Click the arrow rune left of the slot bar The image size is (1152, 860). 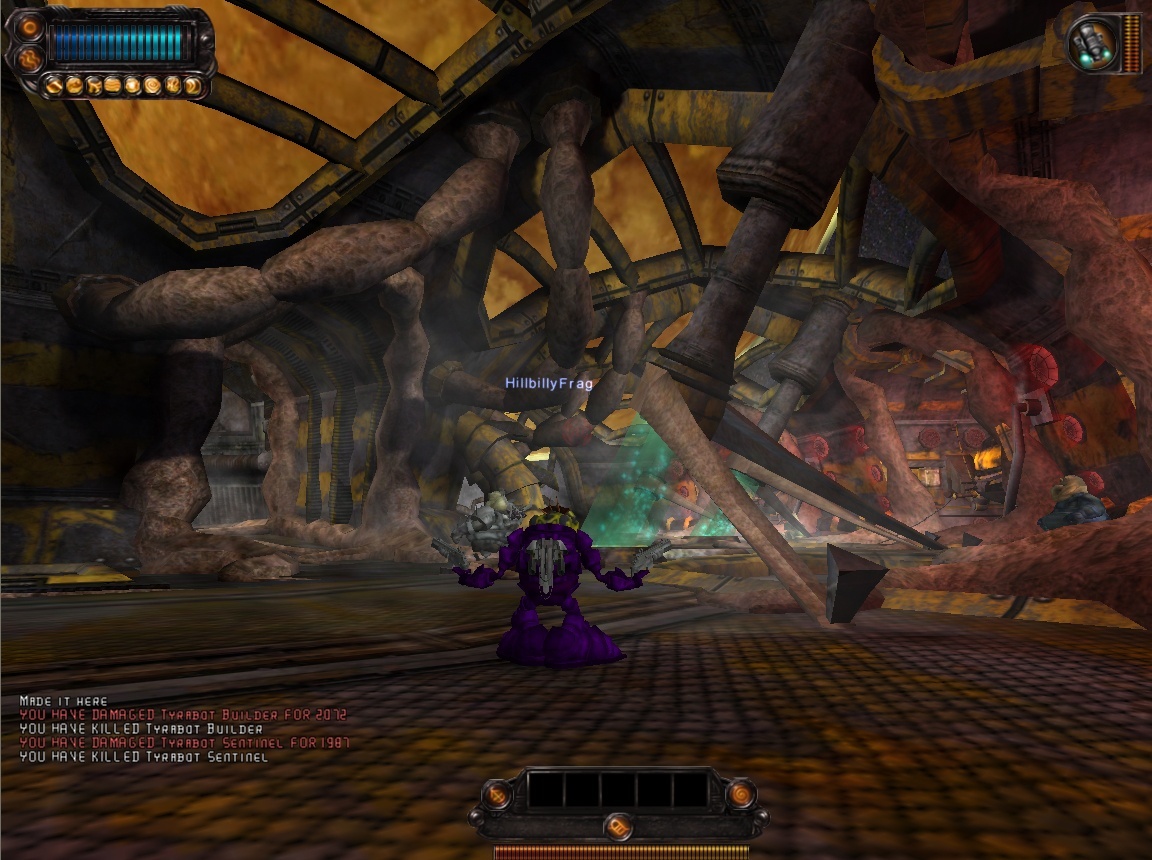498,794
